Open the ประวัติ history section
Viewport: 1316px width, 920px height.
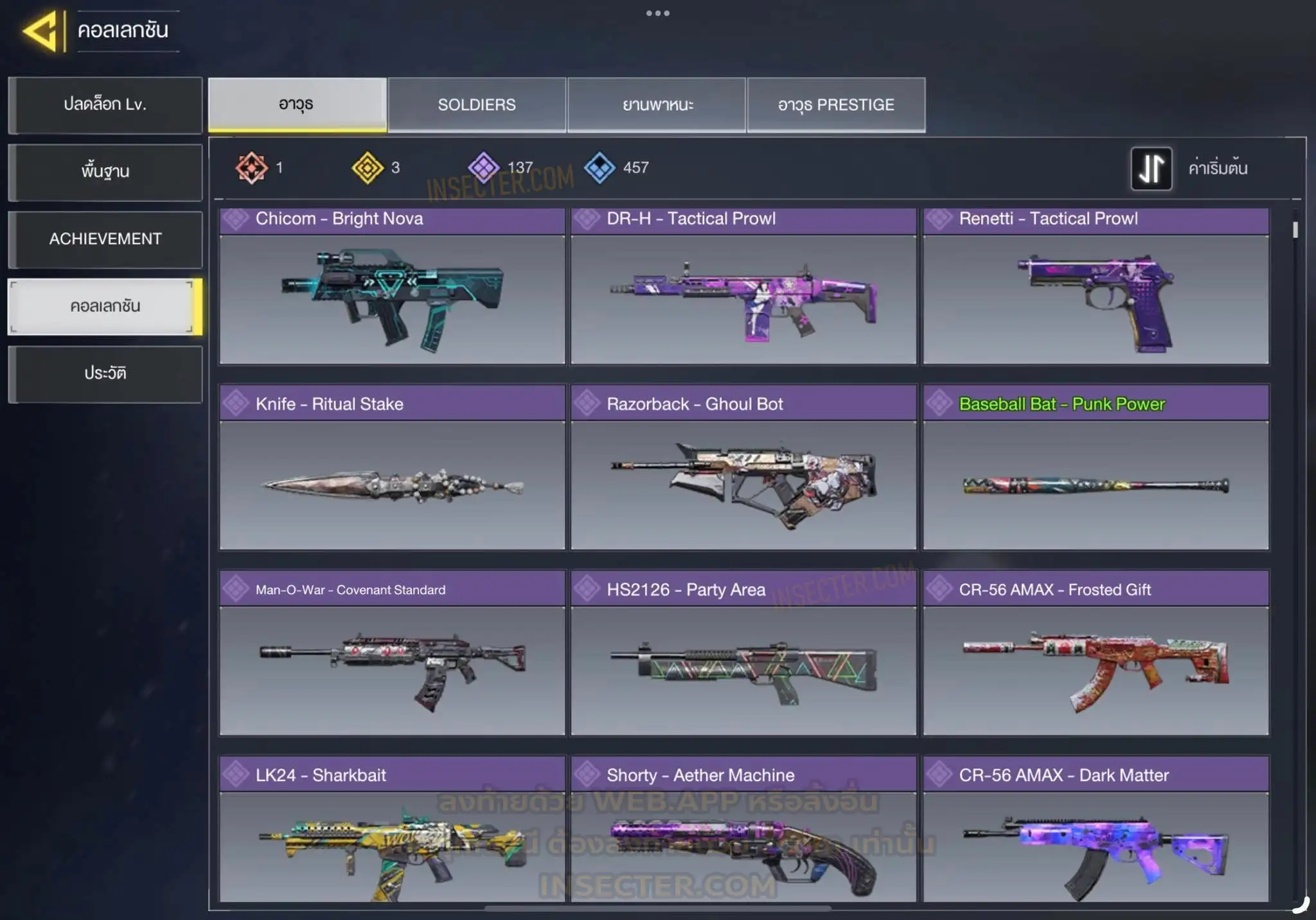click(105, 374)
